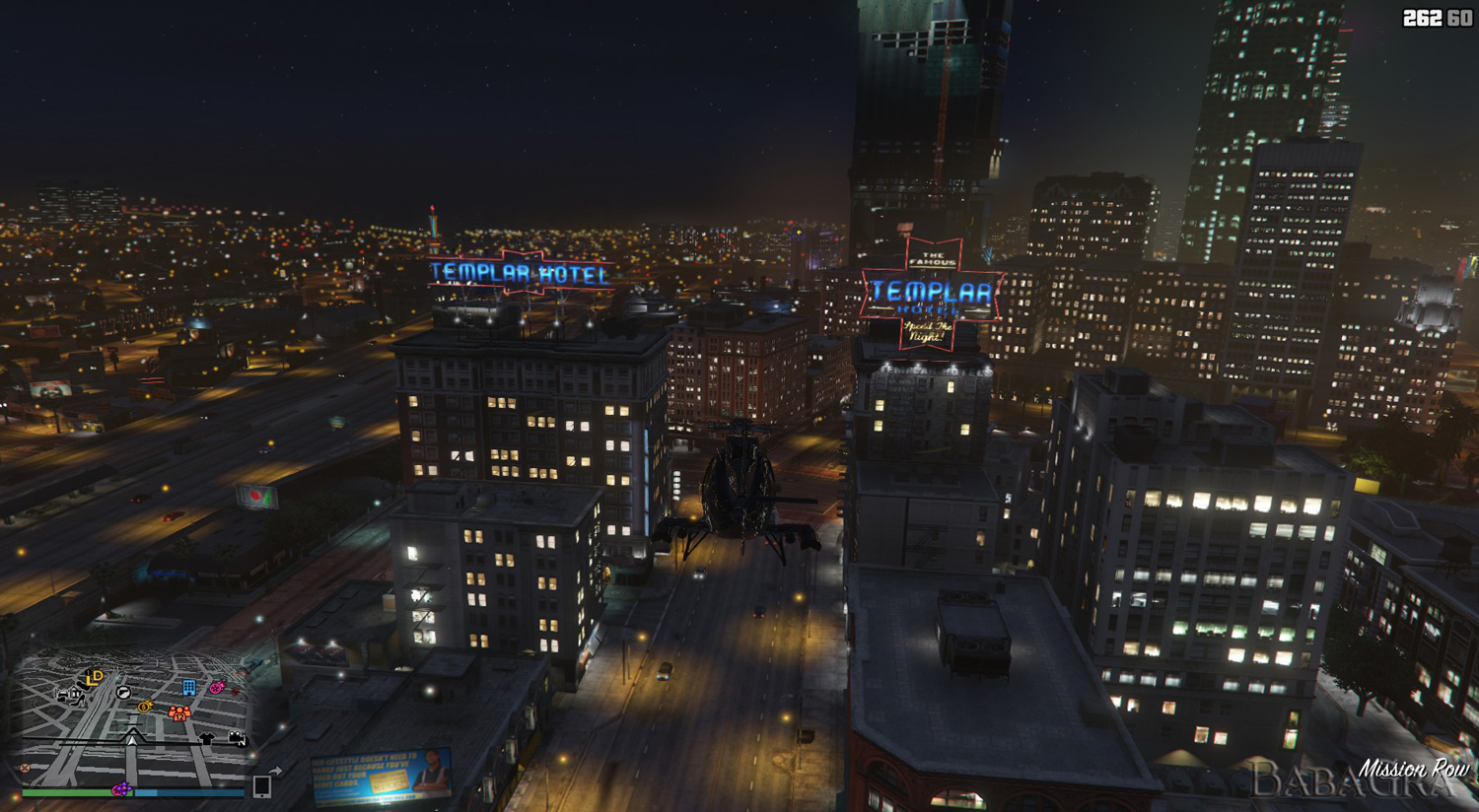Click the pink flaming star blip

(x=216, y=687)
